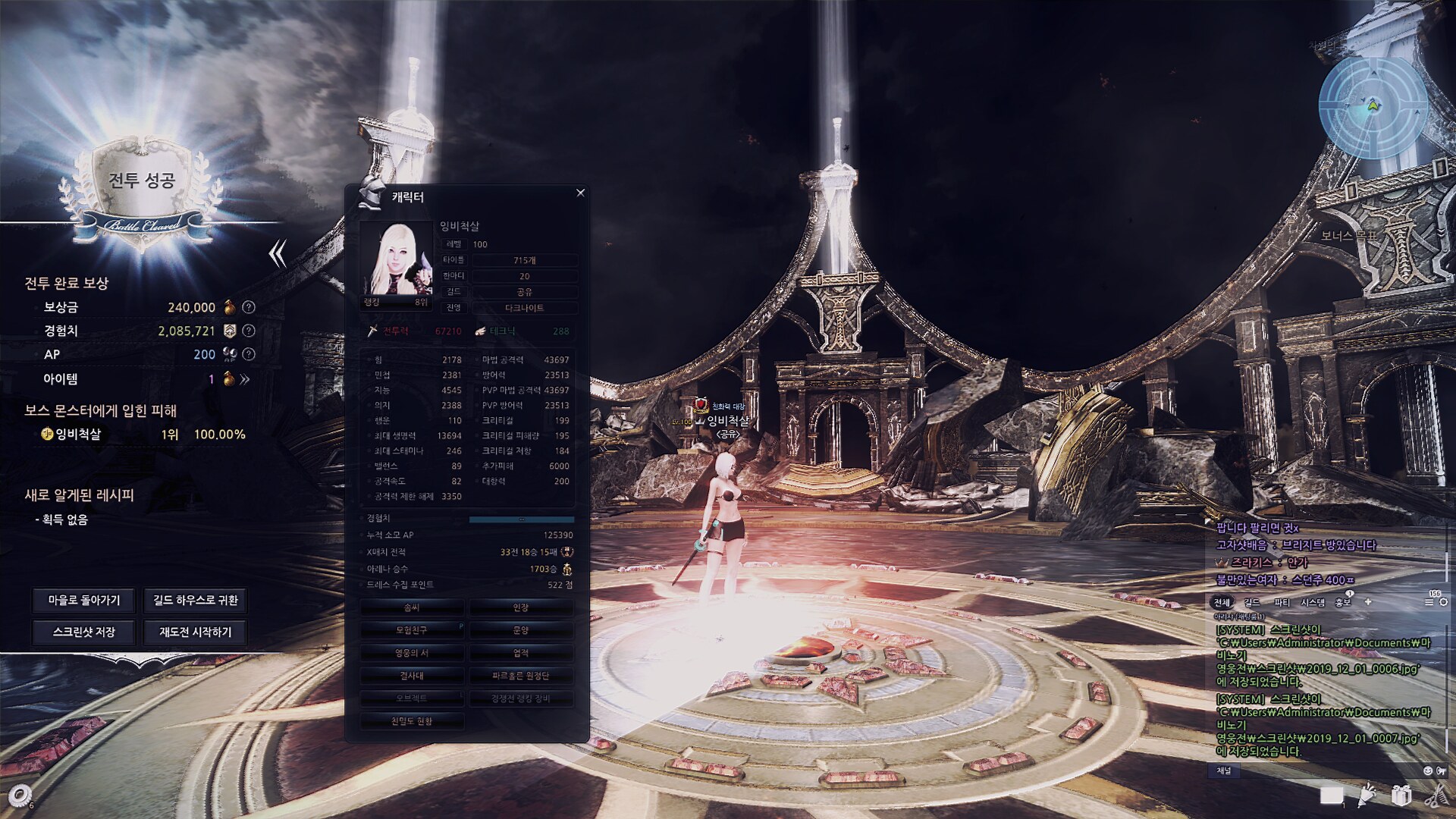Open the 결사대 panel
The image size is (1456, 819).
412,676
